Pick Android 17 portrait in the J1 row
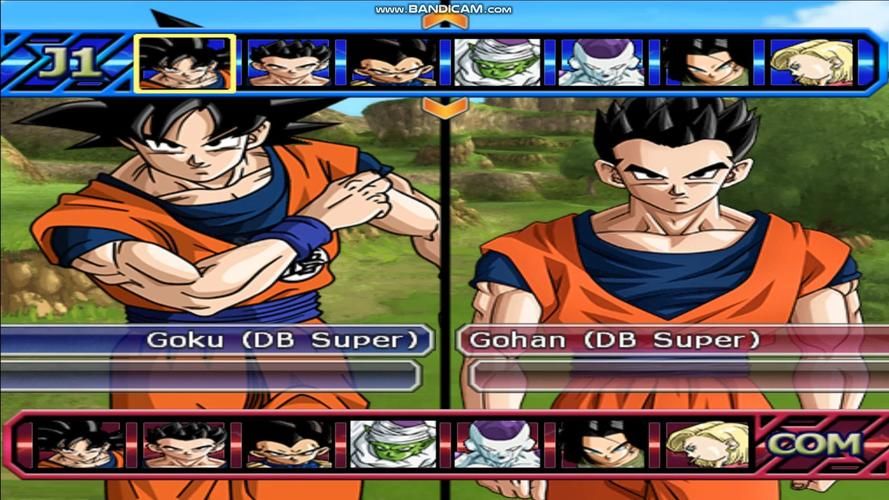Viewport: 889px width, 500px height. 707,63
